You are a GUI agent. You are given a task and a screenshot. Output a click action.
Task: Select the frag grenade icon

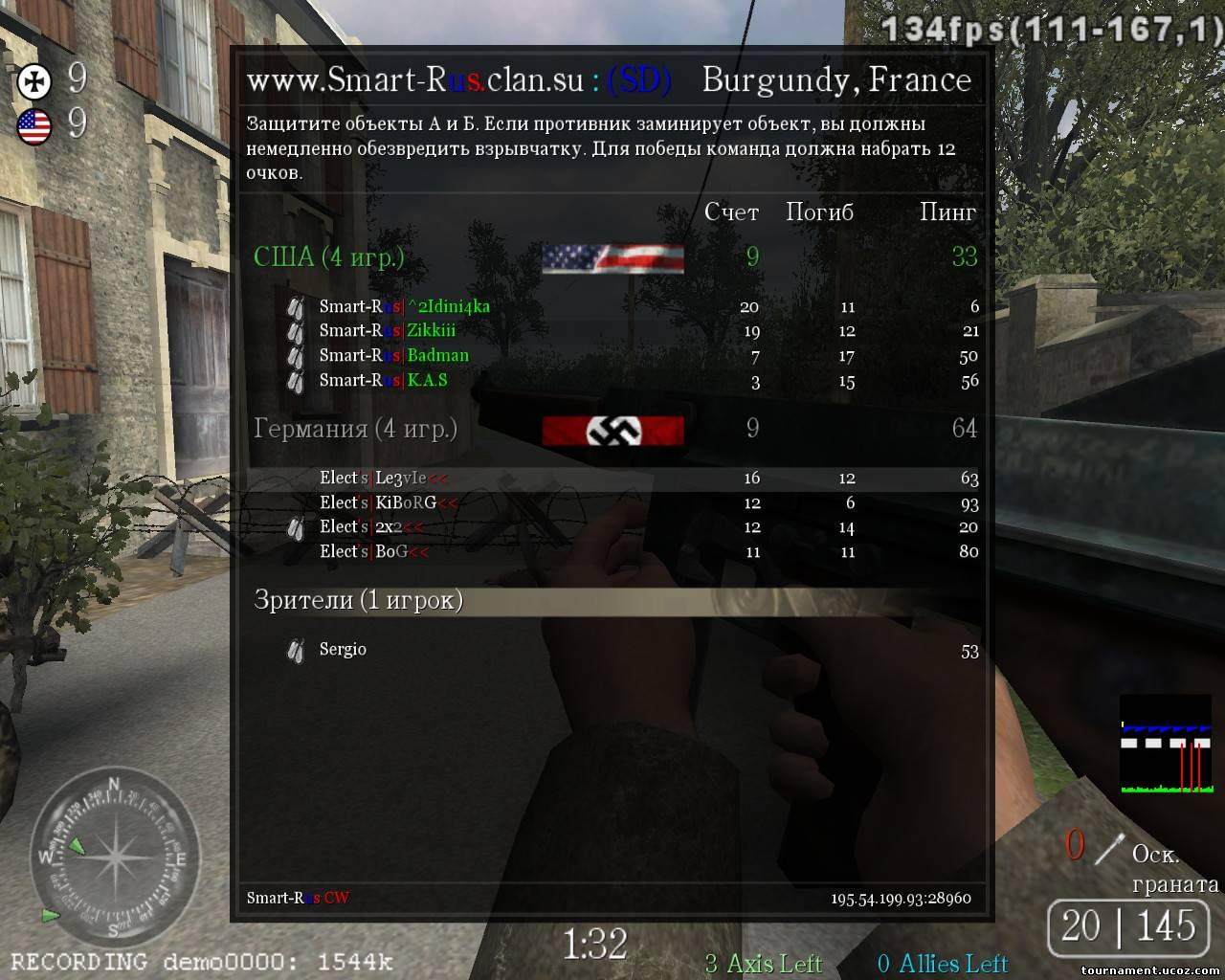[1109, 849]
